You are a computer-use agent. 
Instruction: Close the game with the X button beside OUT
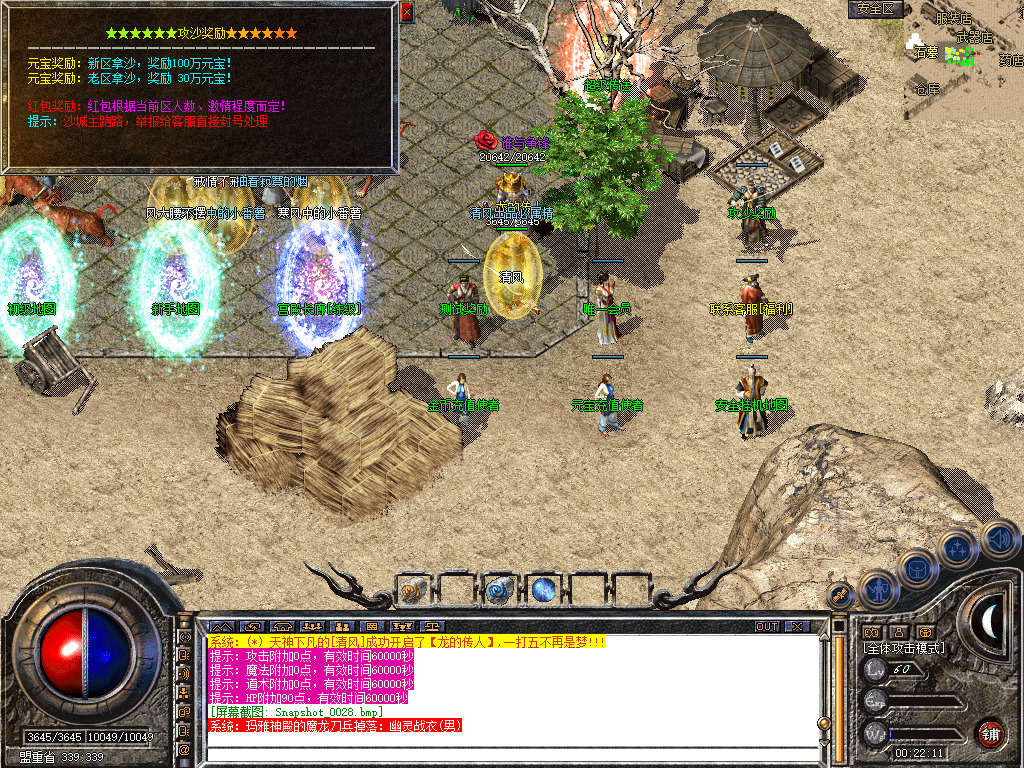pyautogui.click(x=797, y=626)
